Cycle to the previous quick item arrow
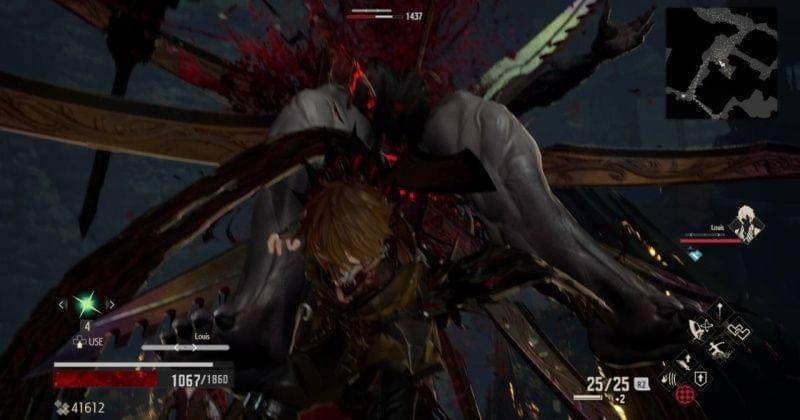This screenshot has height=420, width=800. pyautogui.click(x=62, y=303)
